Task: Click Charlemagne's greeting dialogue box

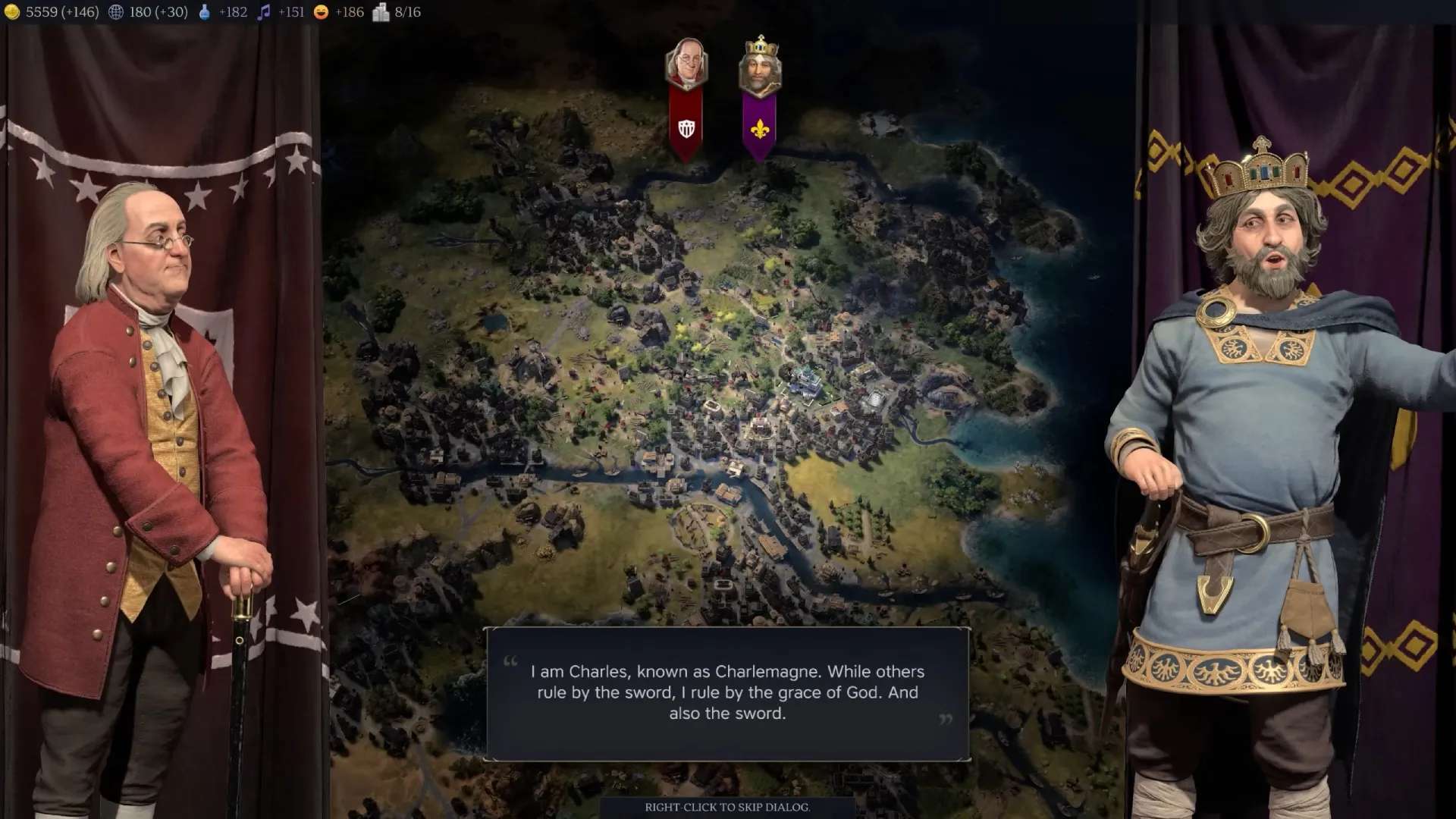Action: pos(727,693)
